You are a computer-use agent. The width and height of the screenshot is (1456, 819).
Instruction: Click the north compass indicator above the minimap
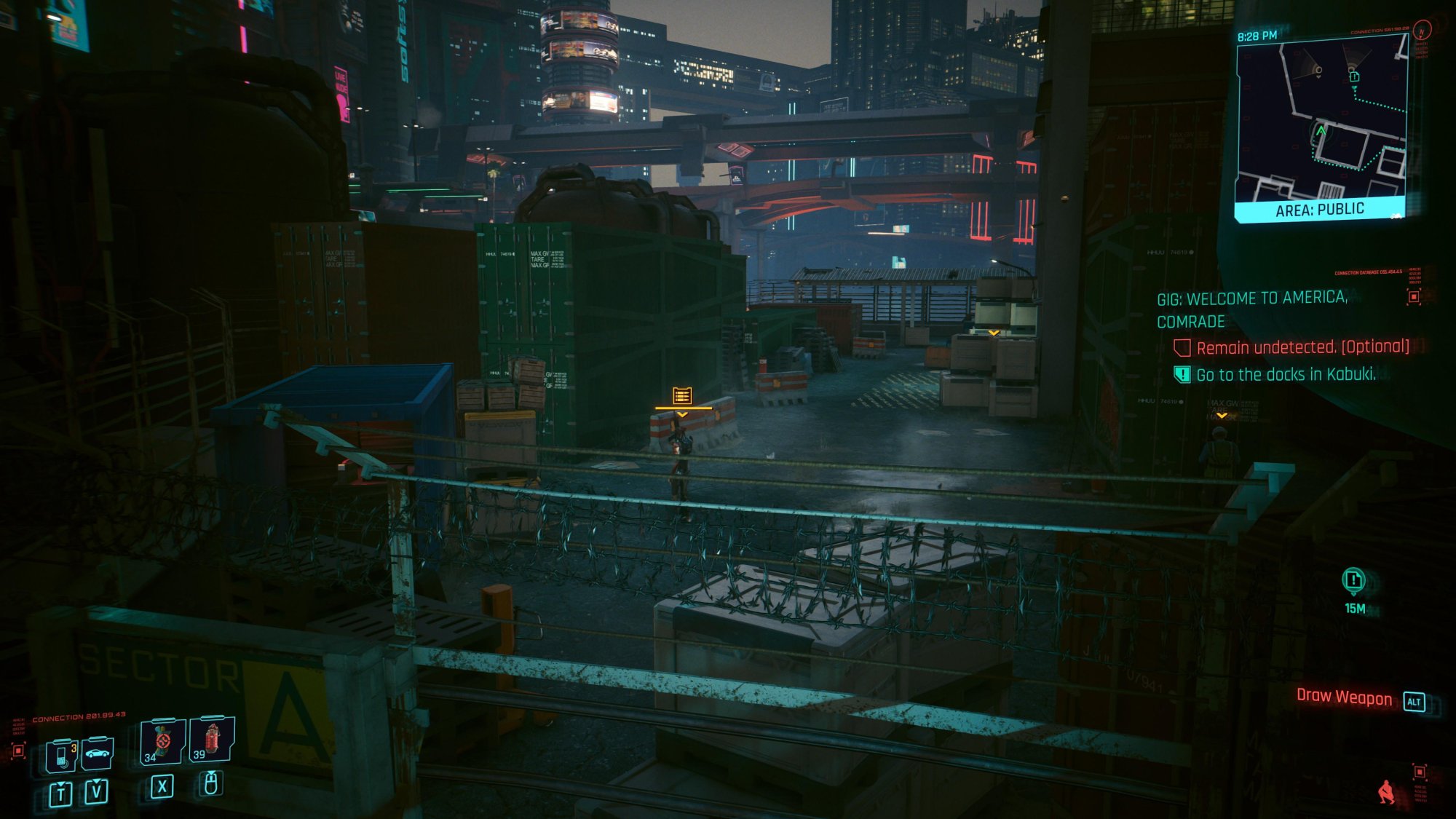(x=1421, y=31)
